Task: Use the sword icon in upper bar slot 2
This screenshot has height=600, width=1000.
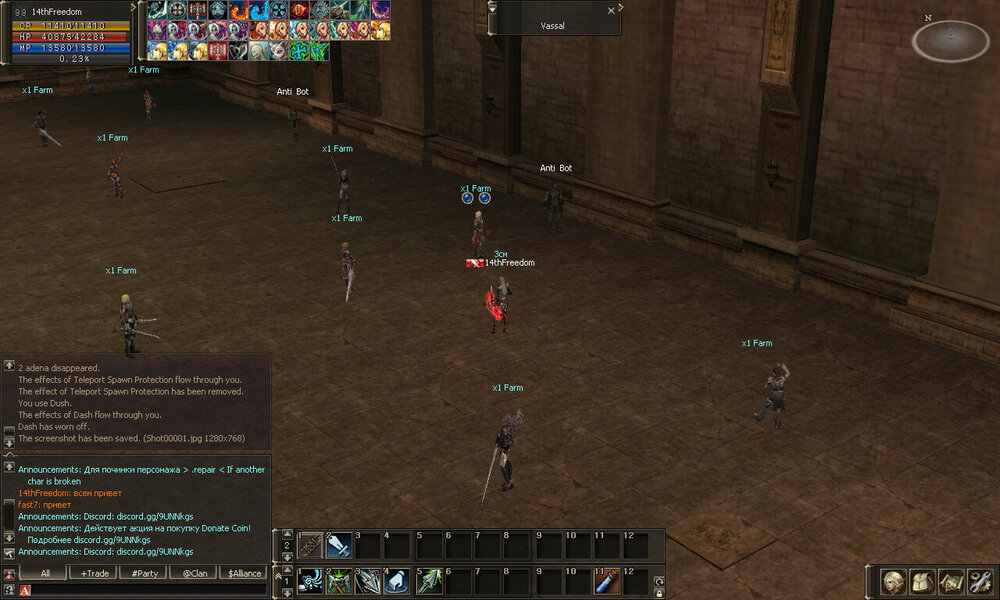Action: click(x=339, y=546)
